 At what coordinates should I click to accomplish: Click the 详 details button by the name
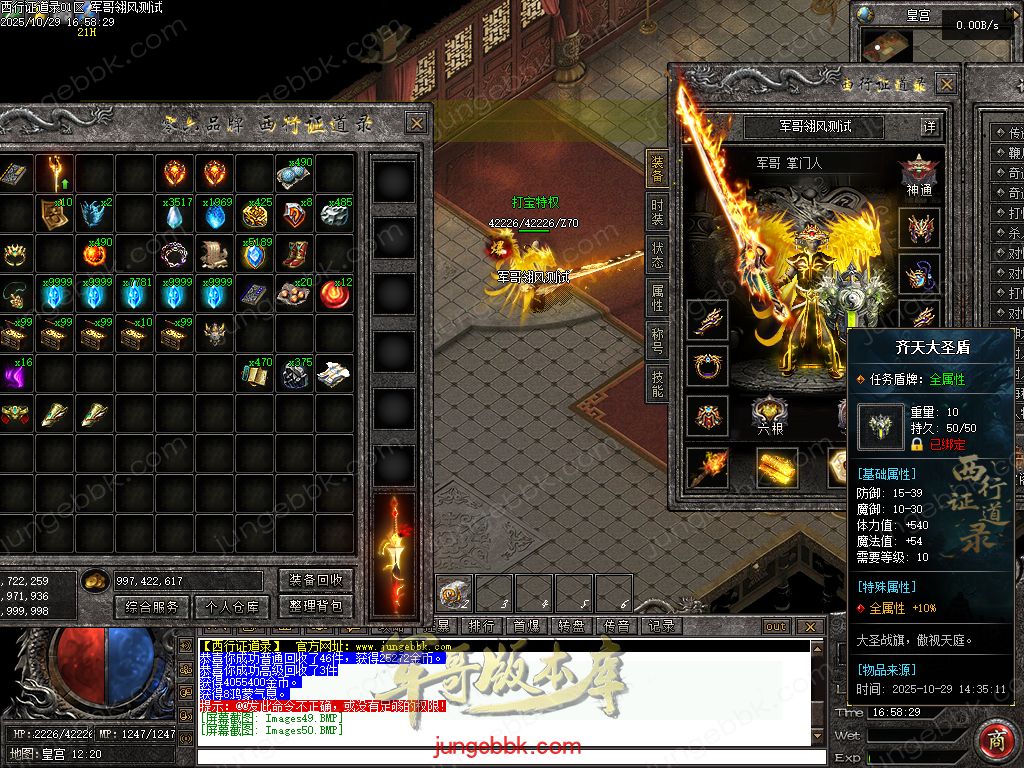(930, 127)
